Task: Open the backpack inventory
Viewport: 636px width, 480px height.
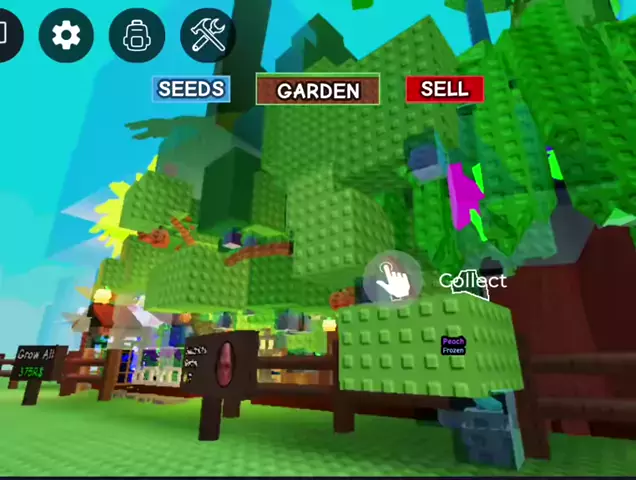Action: point(136,36)
